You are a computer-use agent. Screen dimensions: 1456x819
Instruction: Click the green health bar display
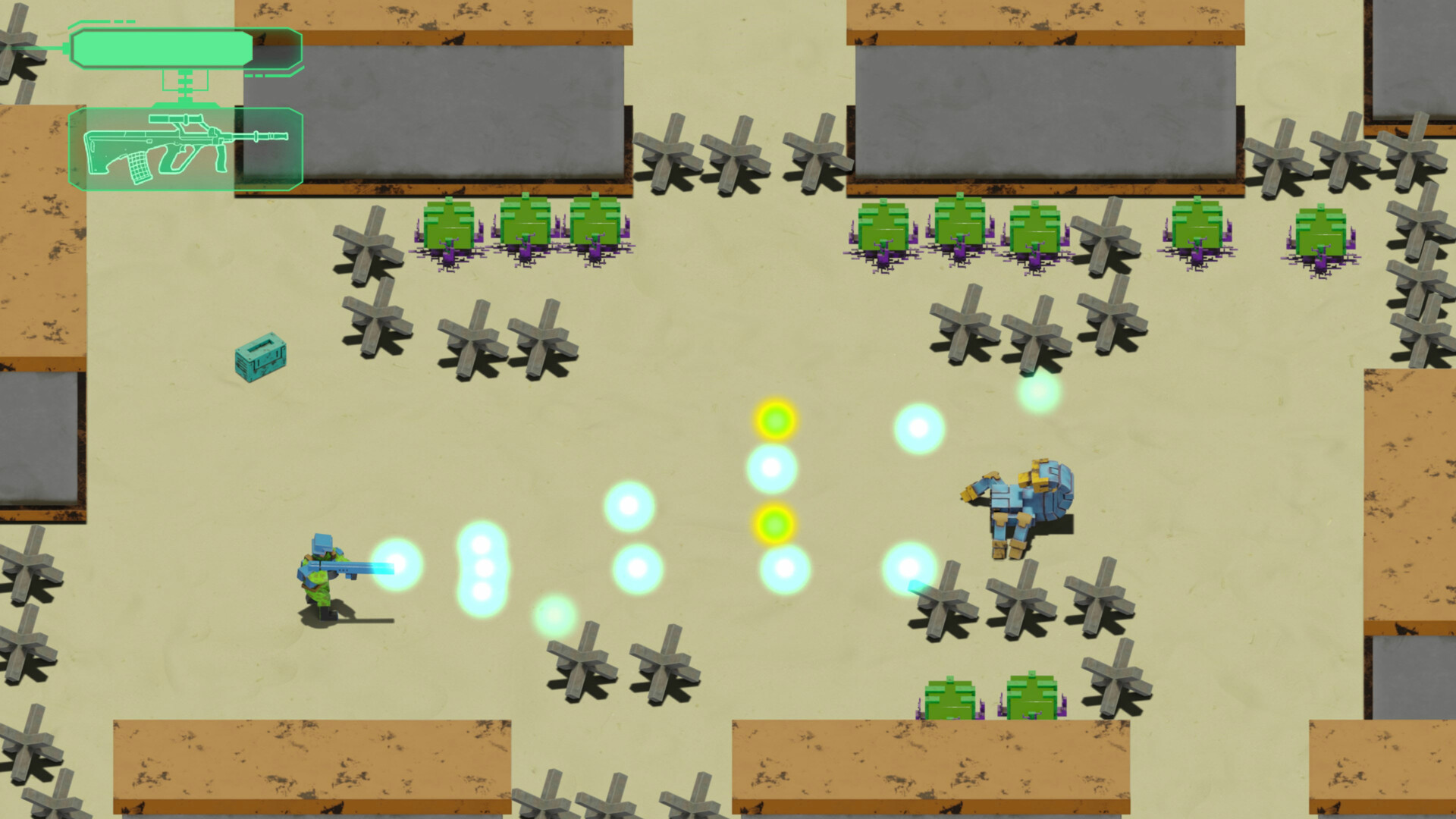click(x=163, y=49)
